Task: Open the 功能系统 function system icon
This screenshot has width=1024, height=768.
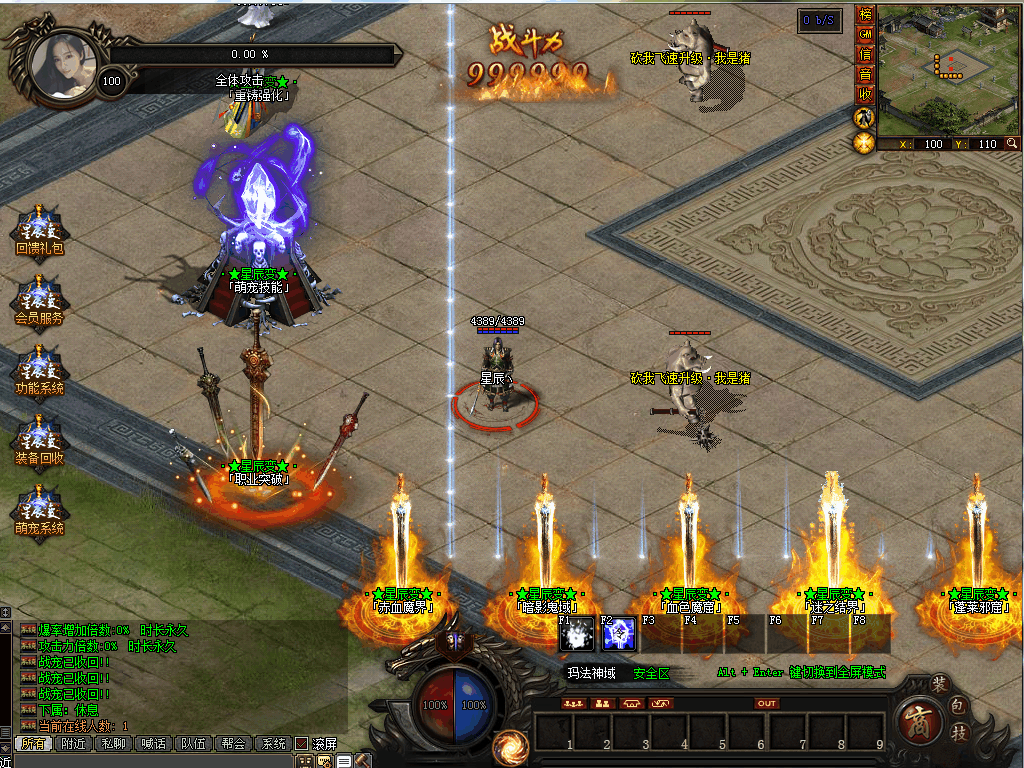Action: [x=39, y=368]
